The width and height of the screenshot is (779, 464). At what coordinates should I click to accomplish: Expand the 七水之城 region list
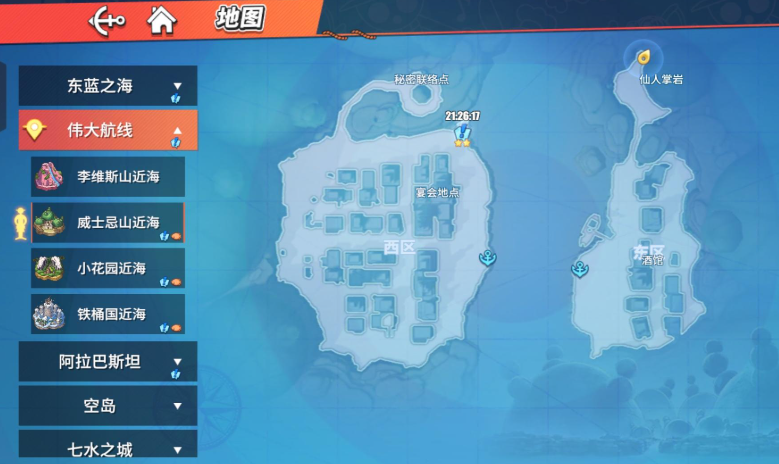click(108, 449)
